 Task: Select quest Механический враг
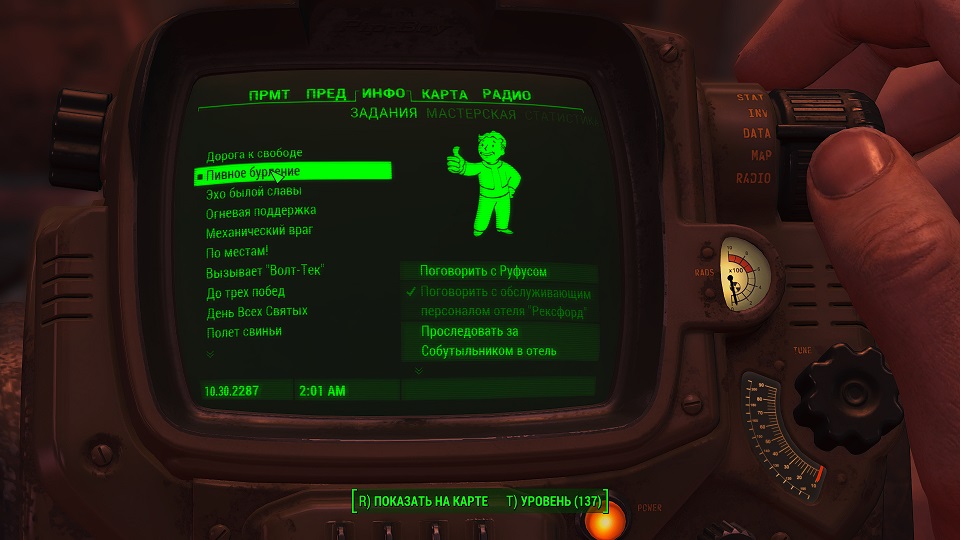tap(260, 231)
